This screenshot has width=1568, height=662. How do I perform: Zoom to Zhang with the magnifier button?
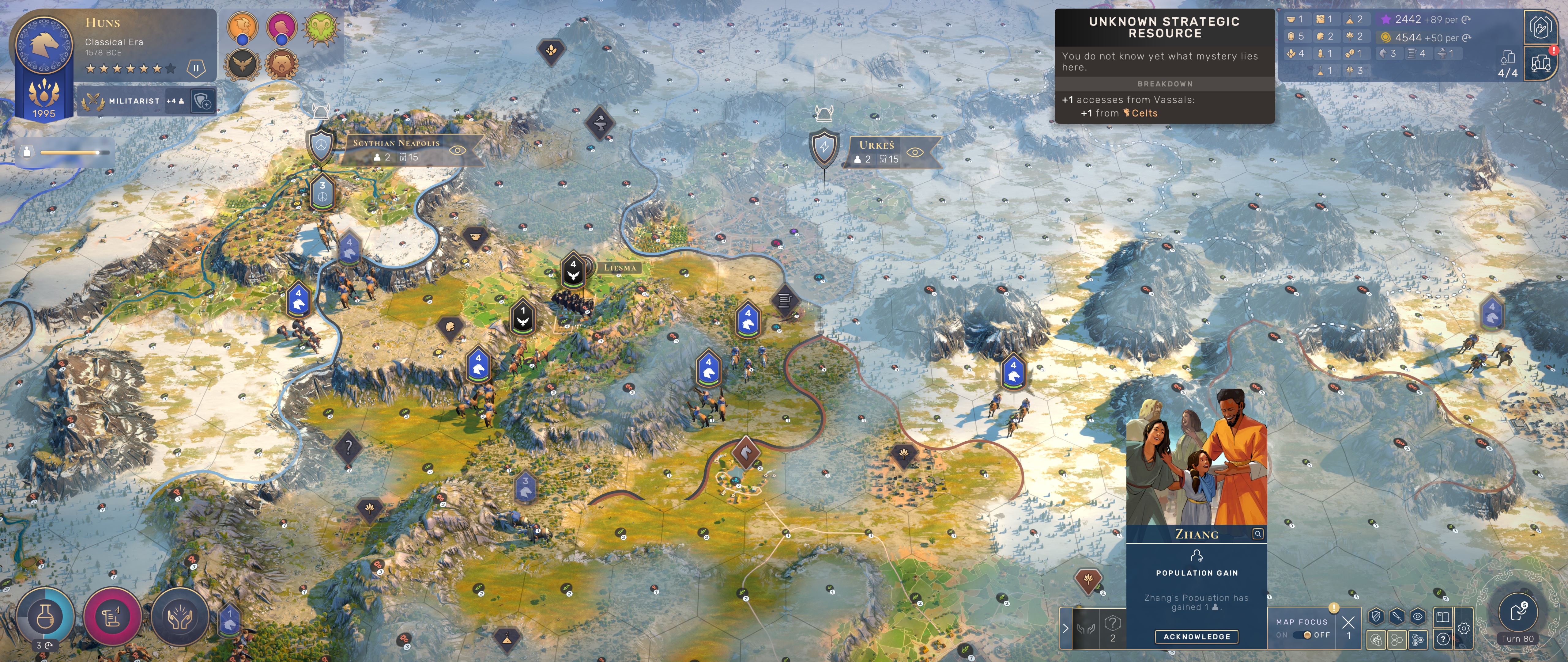click(1257, 534)
